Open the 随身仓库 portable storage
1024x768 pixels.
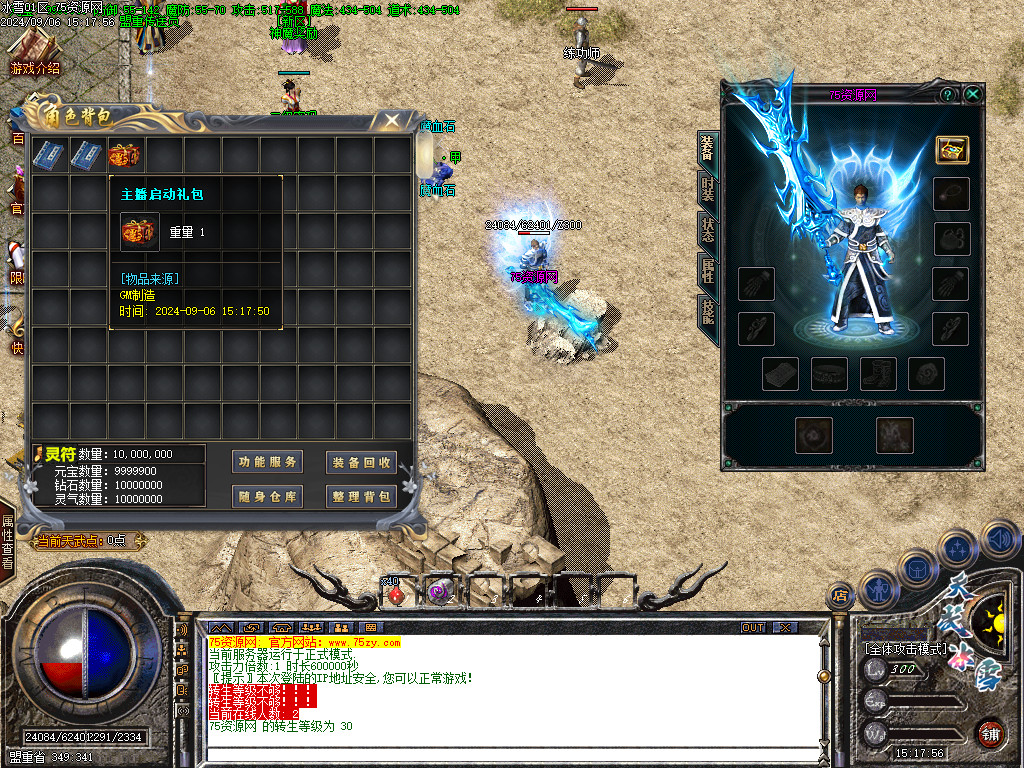tap(267, 496)
